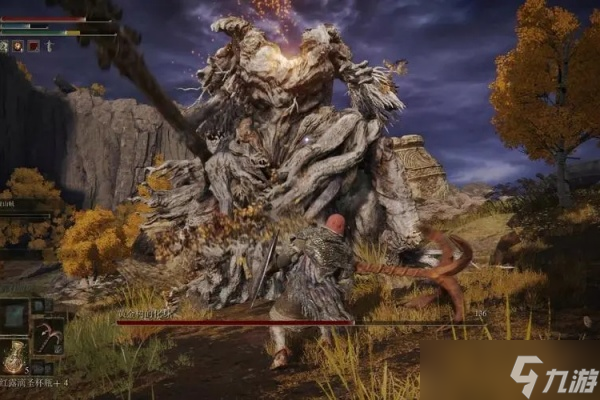This screenshot has width=600, height=400.
Task: Click the orange round status buff icon
Action: coord(18,46)
